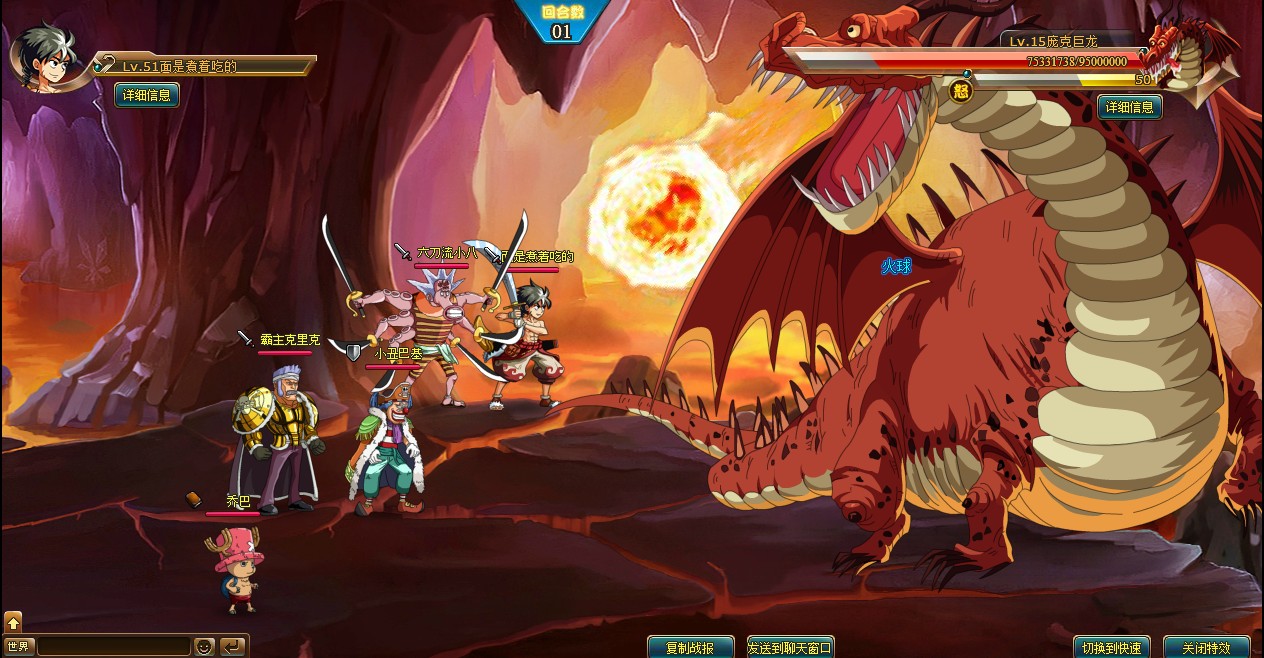Expand chat with the up arrow

tap(13, 622)
